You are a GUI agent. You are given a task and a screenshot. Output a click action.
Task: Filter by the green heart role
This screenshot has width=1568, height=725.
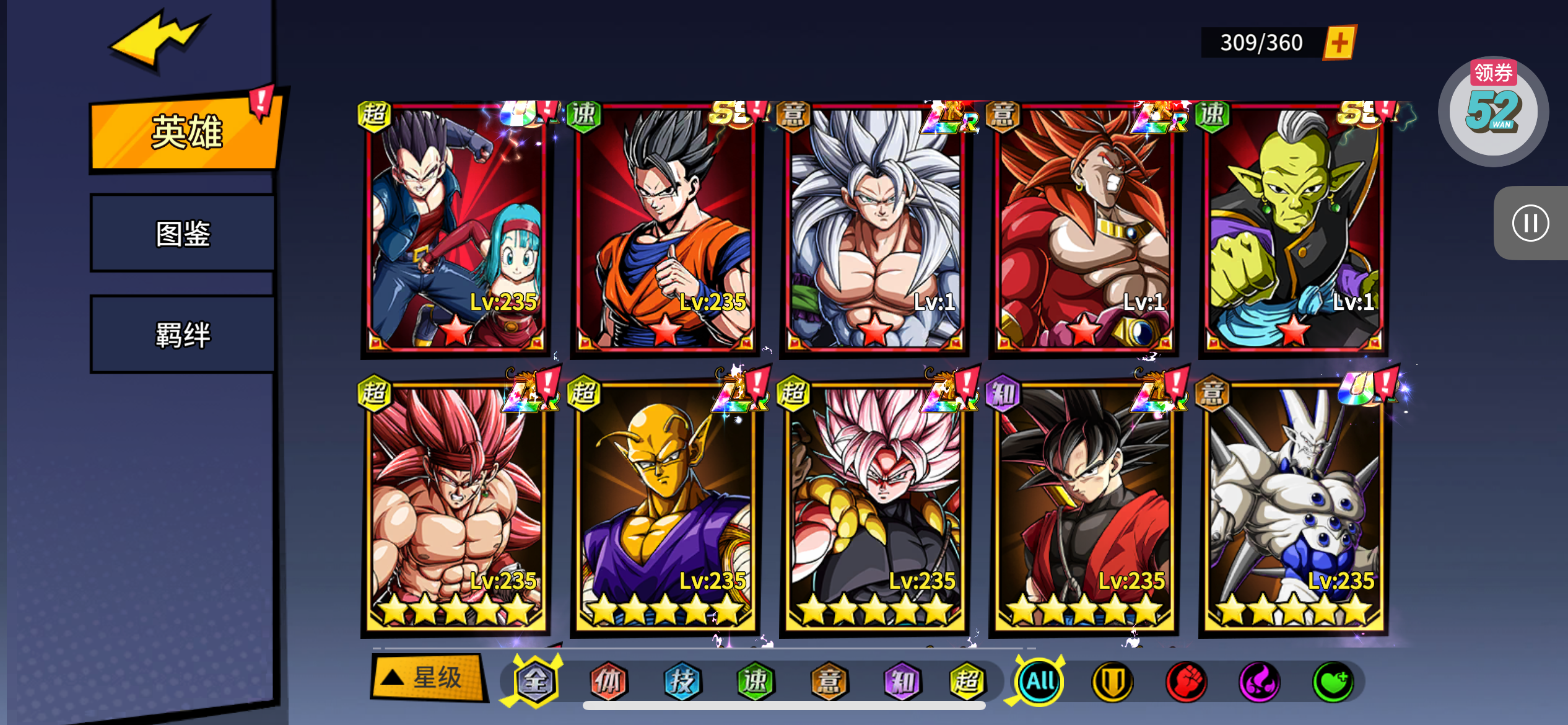tap(1333, 682)
